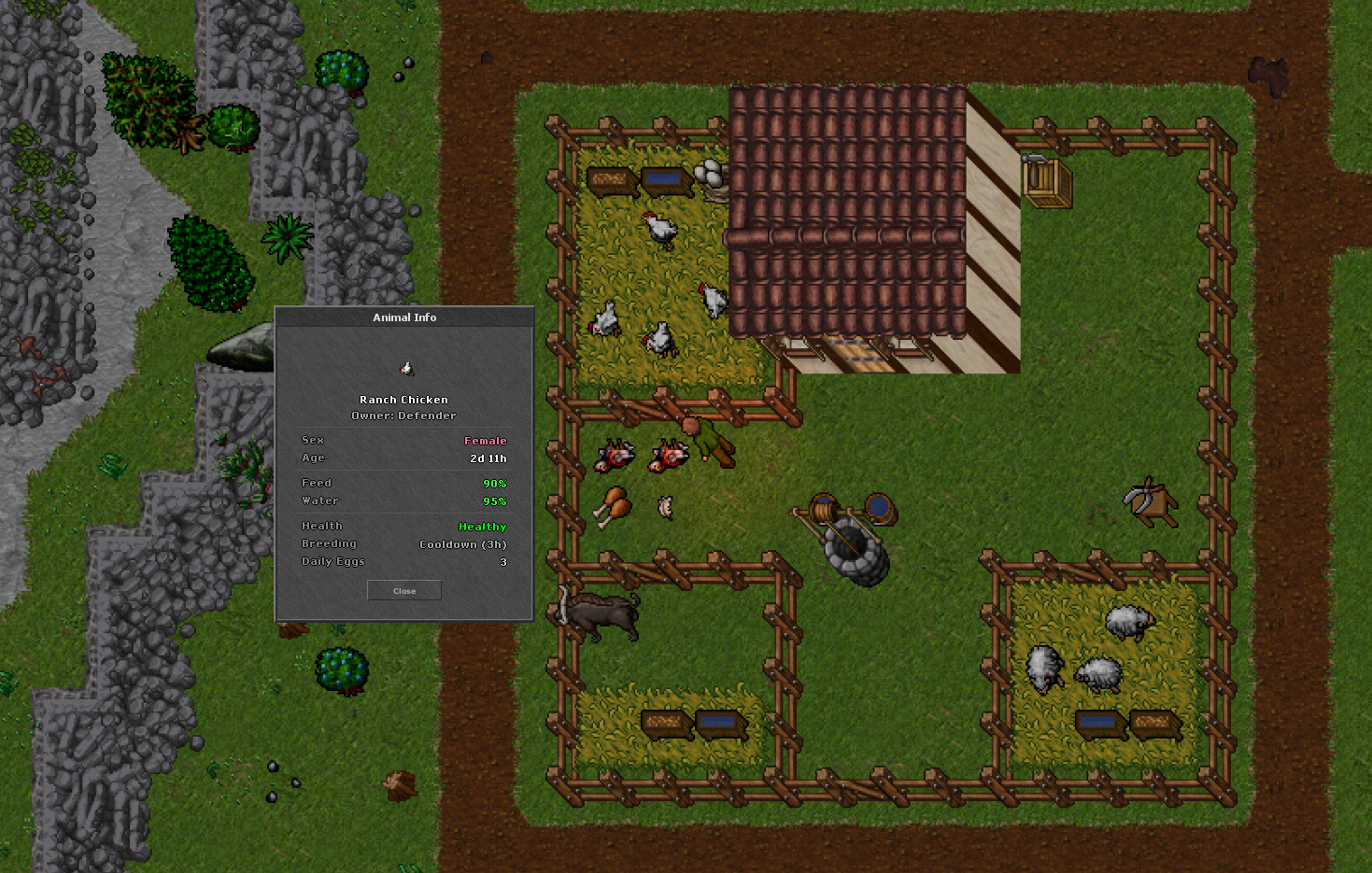
Task: Click the Feed 90% value
Action: pos(494,483)
